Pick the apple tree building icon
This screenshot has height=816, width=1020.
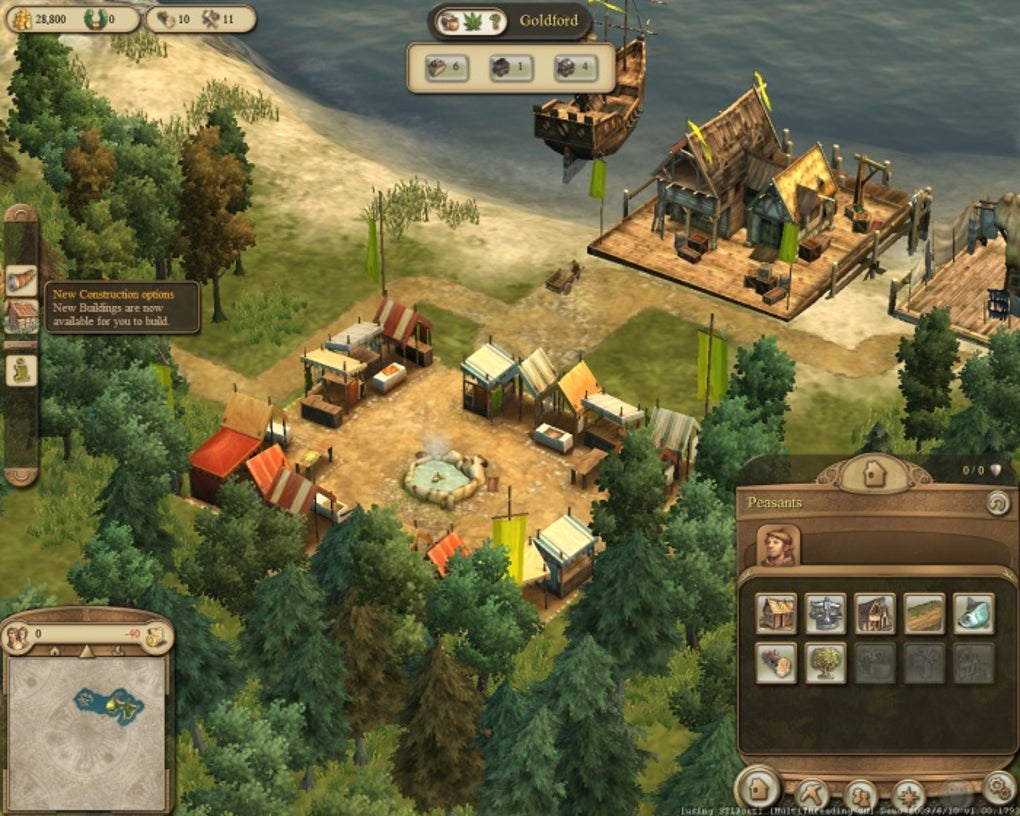coord(825,662)
